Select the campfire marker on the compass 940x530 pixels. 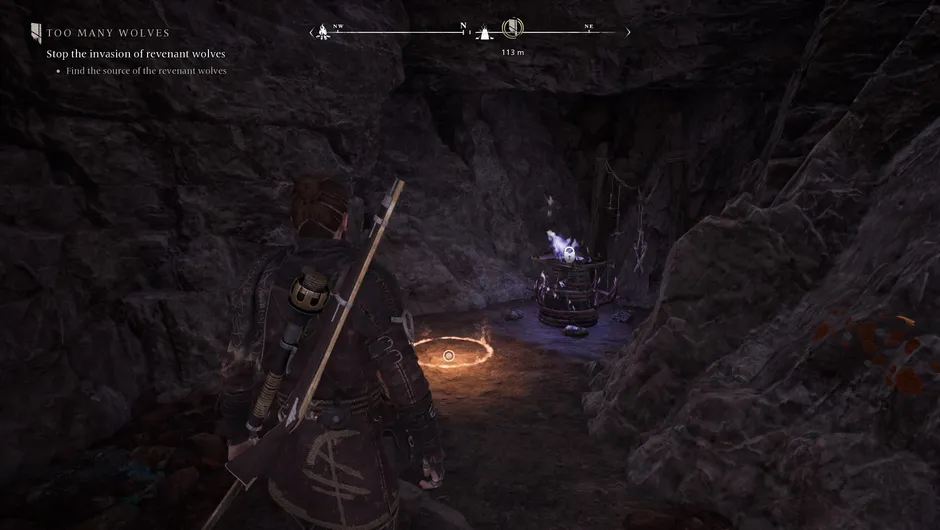(x=323, y=32)
